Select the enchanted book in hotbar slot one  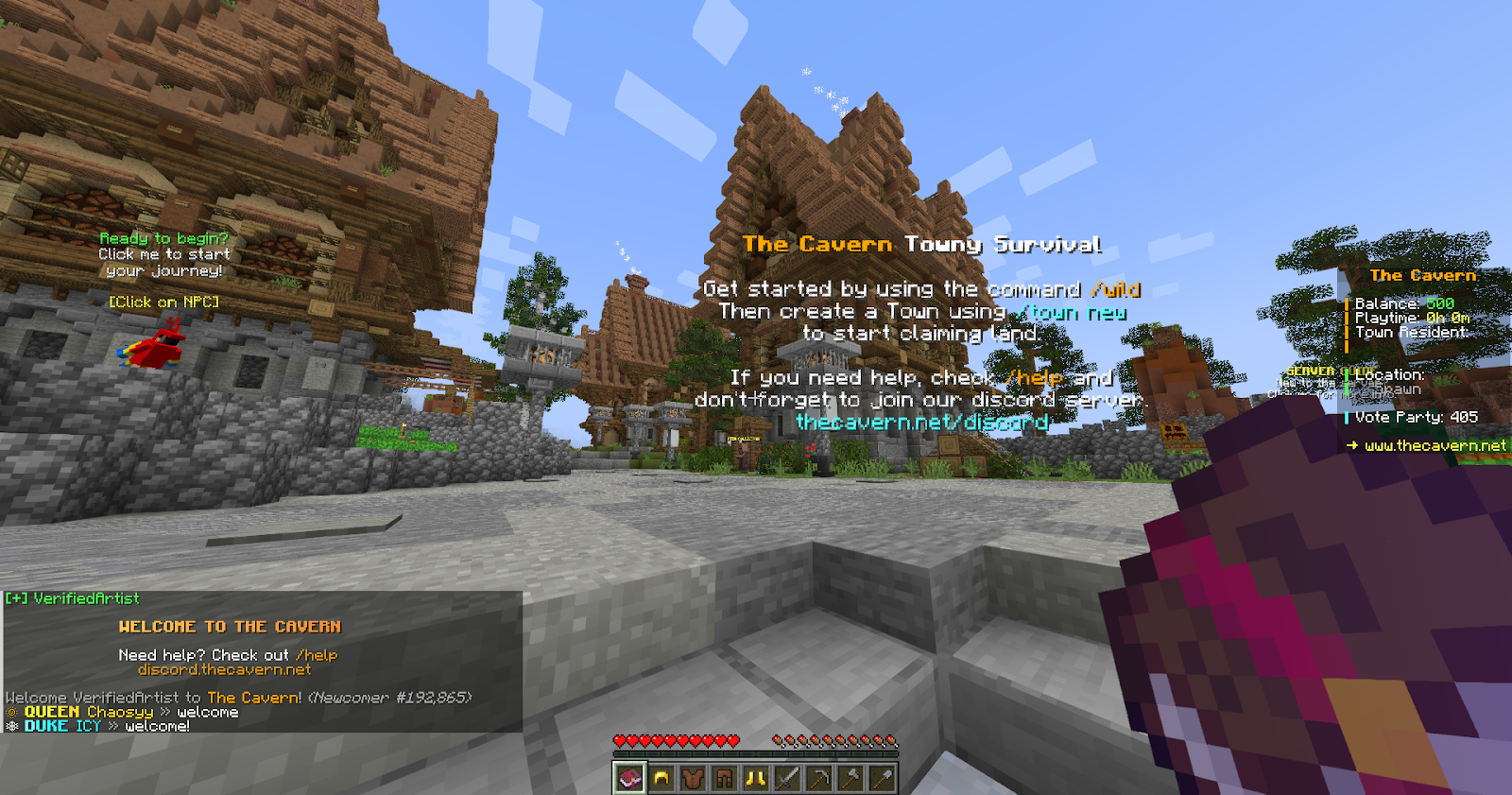pos(629,778)
